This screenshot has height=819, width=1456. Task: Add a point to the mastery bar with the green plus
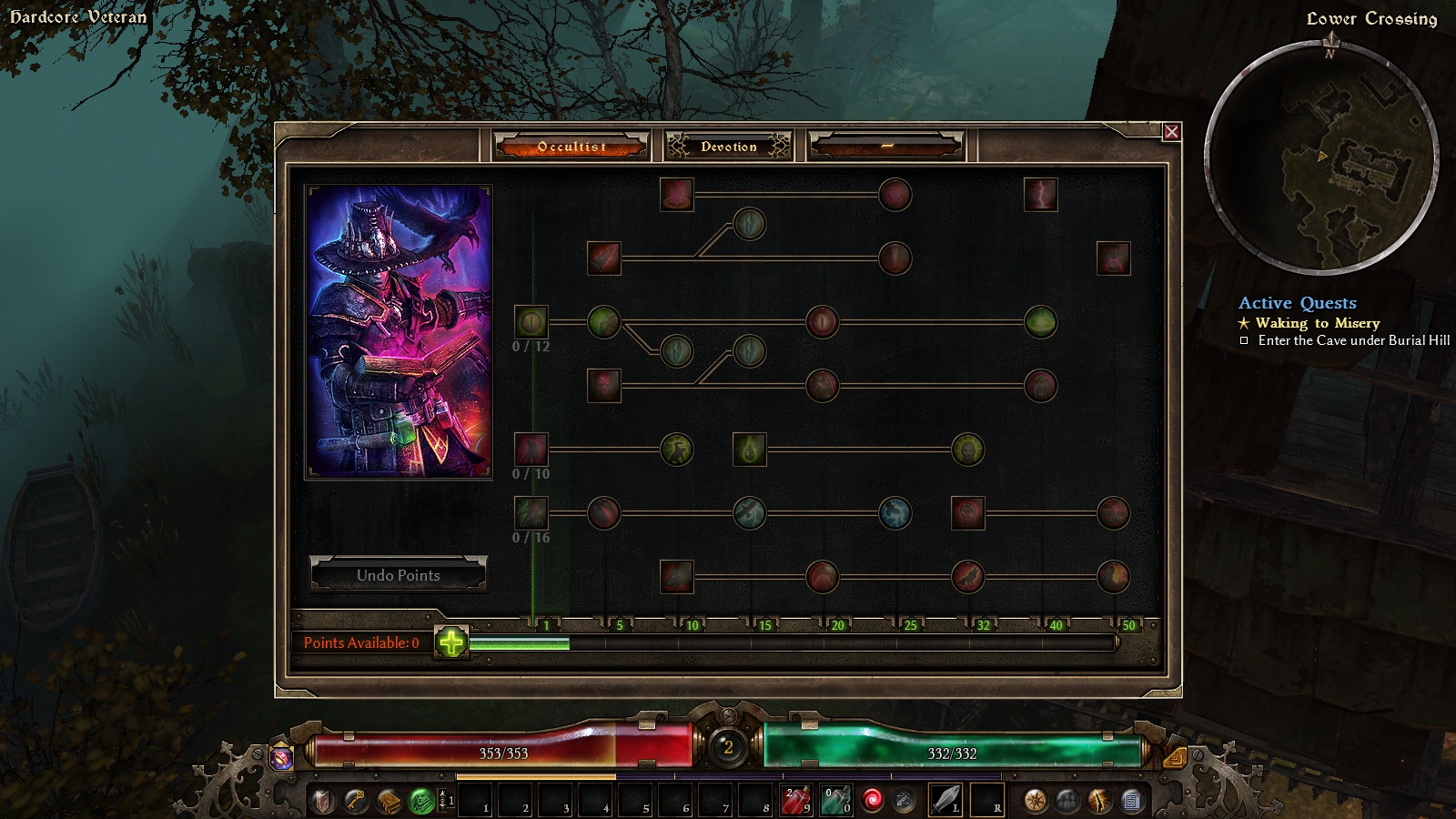click(x=451, y=642)
